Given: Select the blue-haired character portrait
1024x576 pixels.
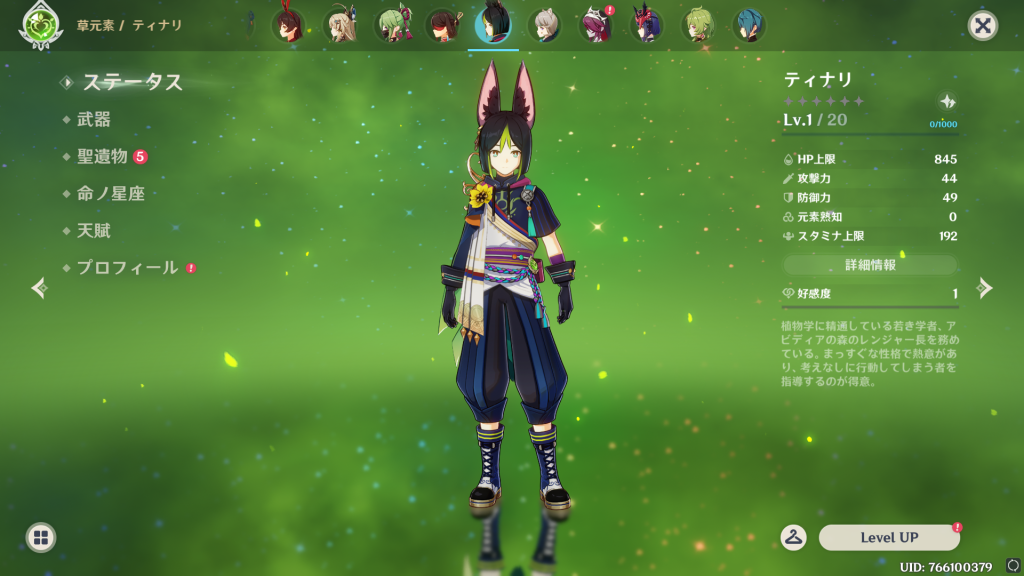Looking at the screenshot, I should (x=749, y=26).
